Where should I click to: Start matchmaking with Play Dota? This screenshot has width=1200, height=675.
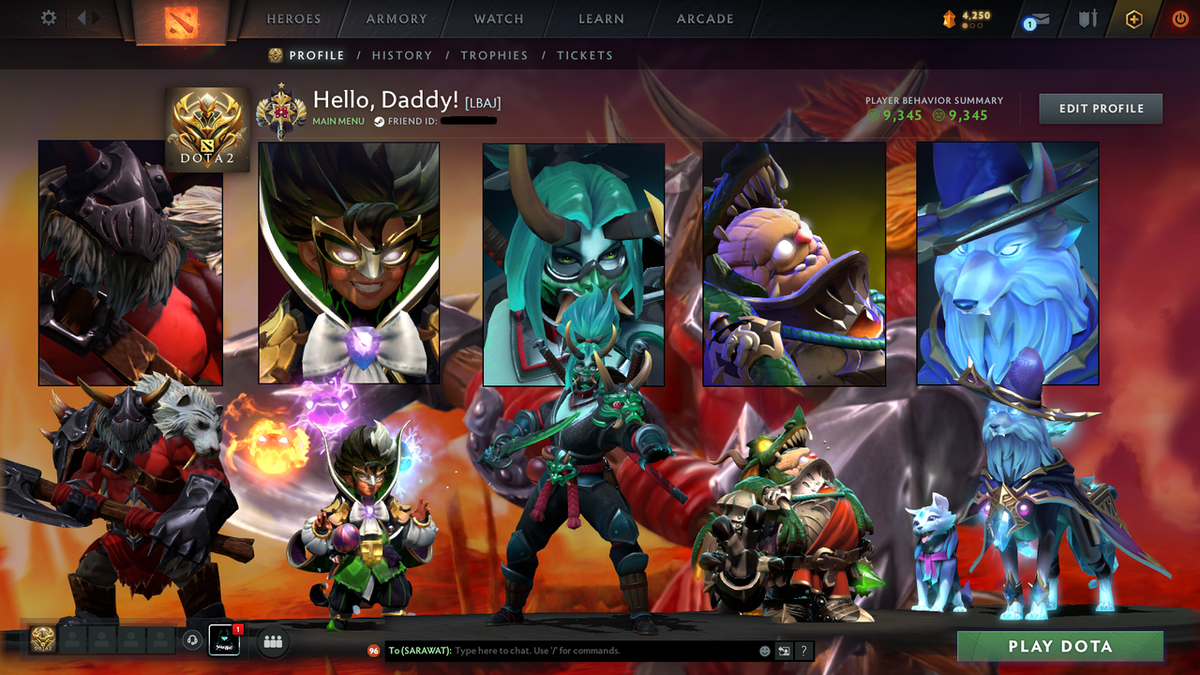coord(1060,646)
